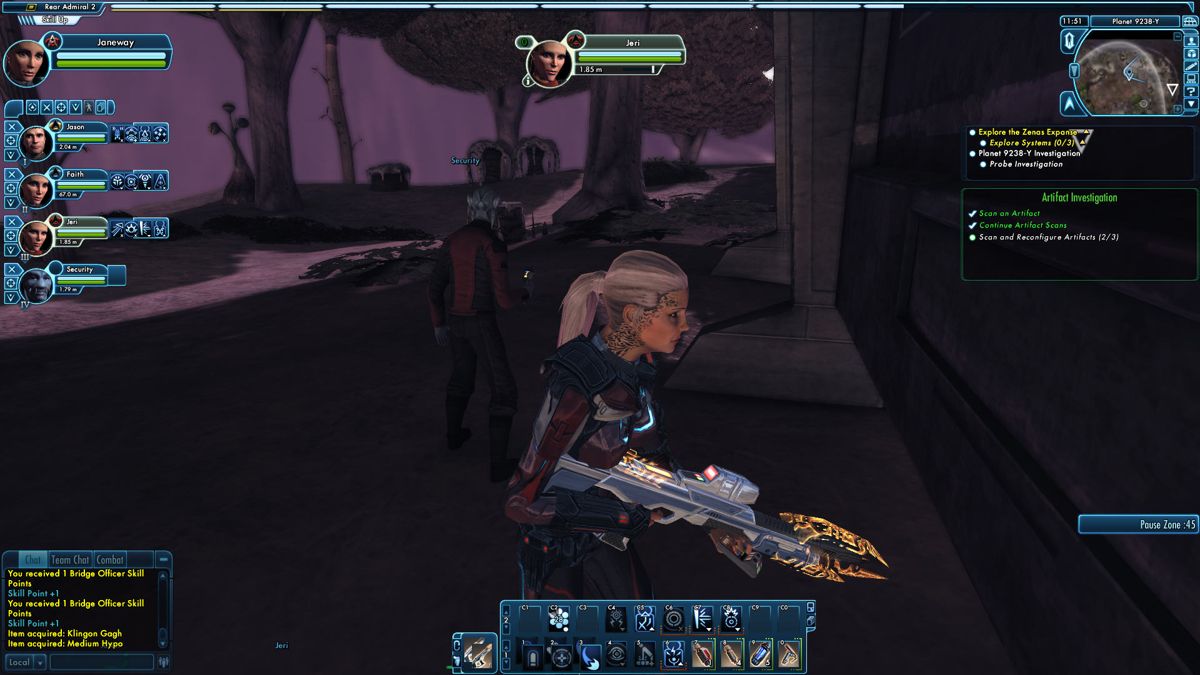Select bridge officer Jason's portrait
Screen dimensions: 1200x675
tap(37, 142)
